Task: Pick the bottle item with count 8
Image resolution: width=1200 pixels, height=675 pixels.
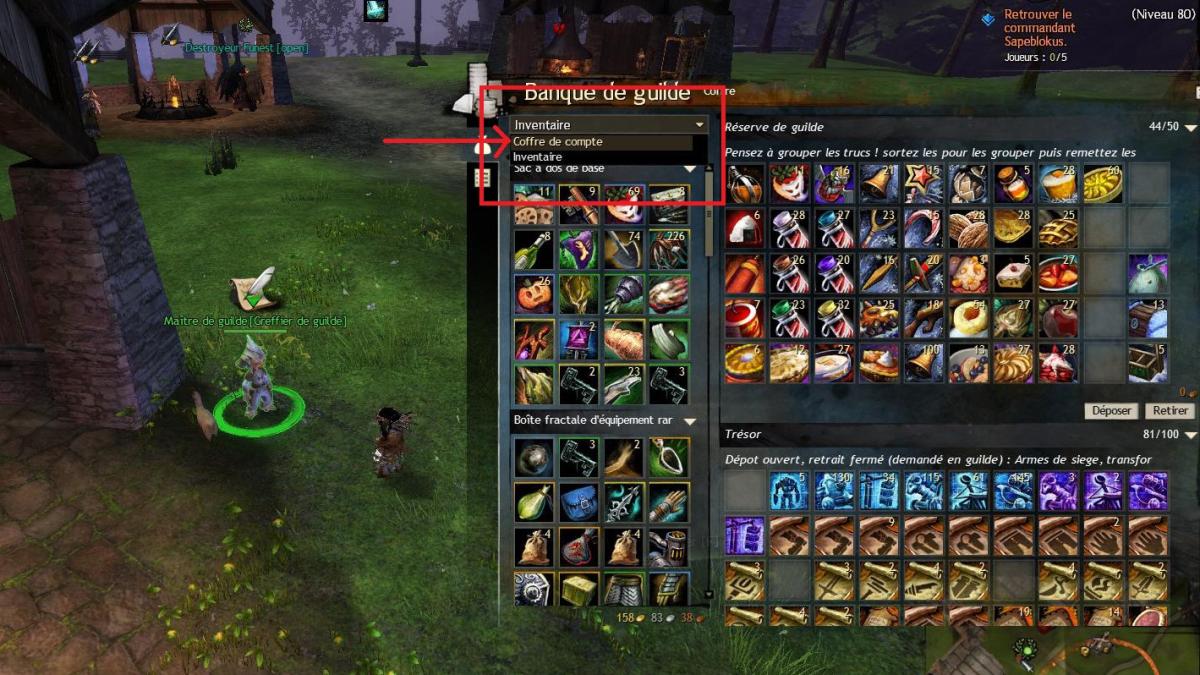Action: coord(534,250)
